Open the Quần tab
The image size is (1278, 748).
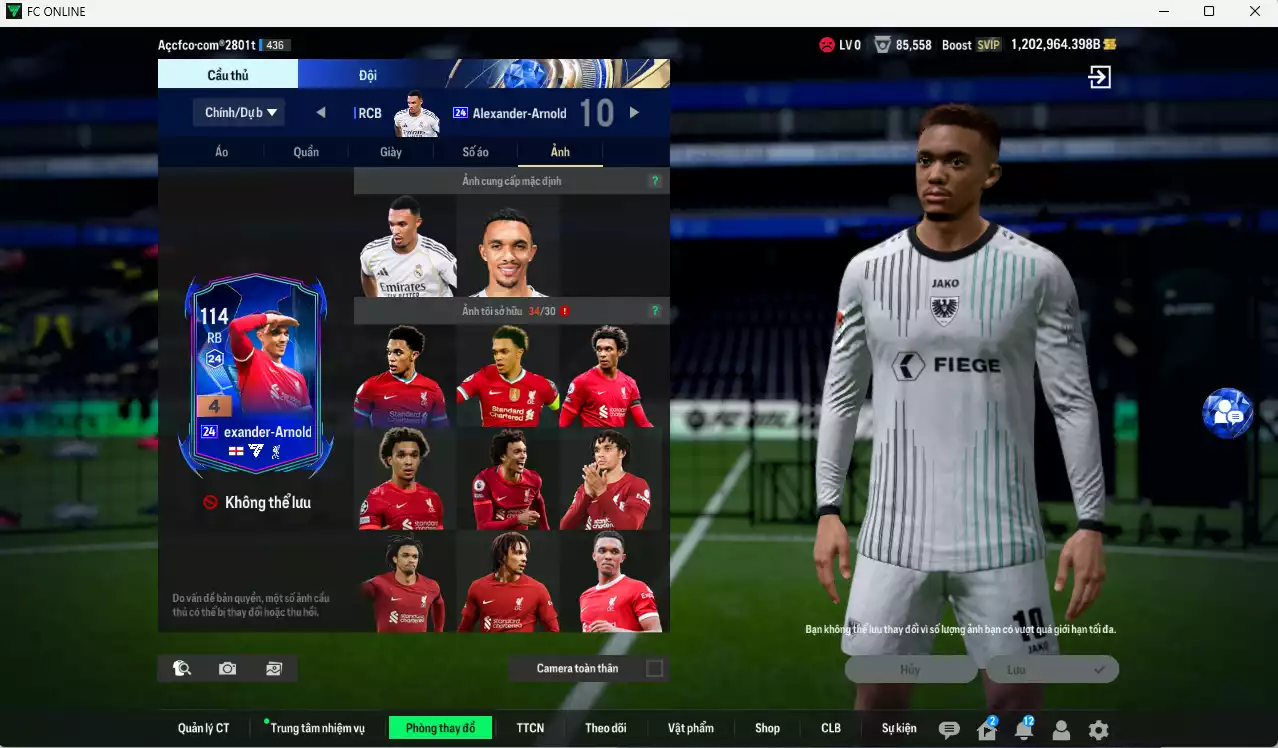pos(306,152)
